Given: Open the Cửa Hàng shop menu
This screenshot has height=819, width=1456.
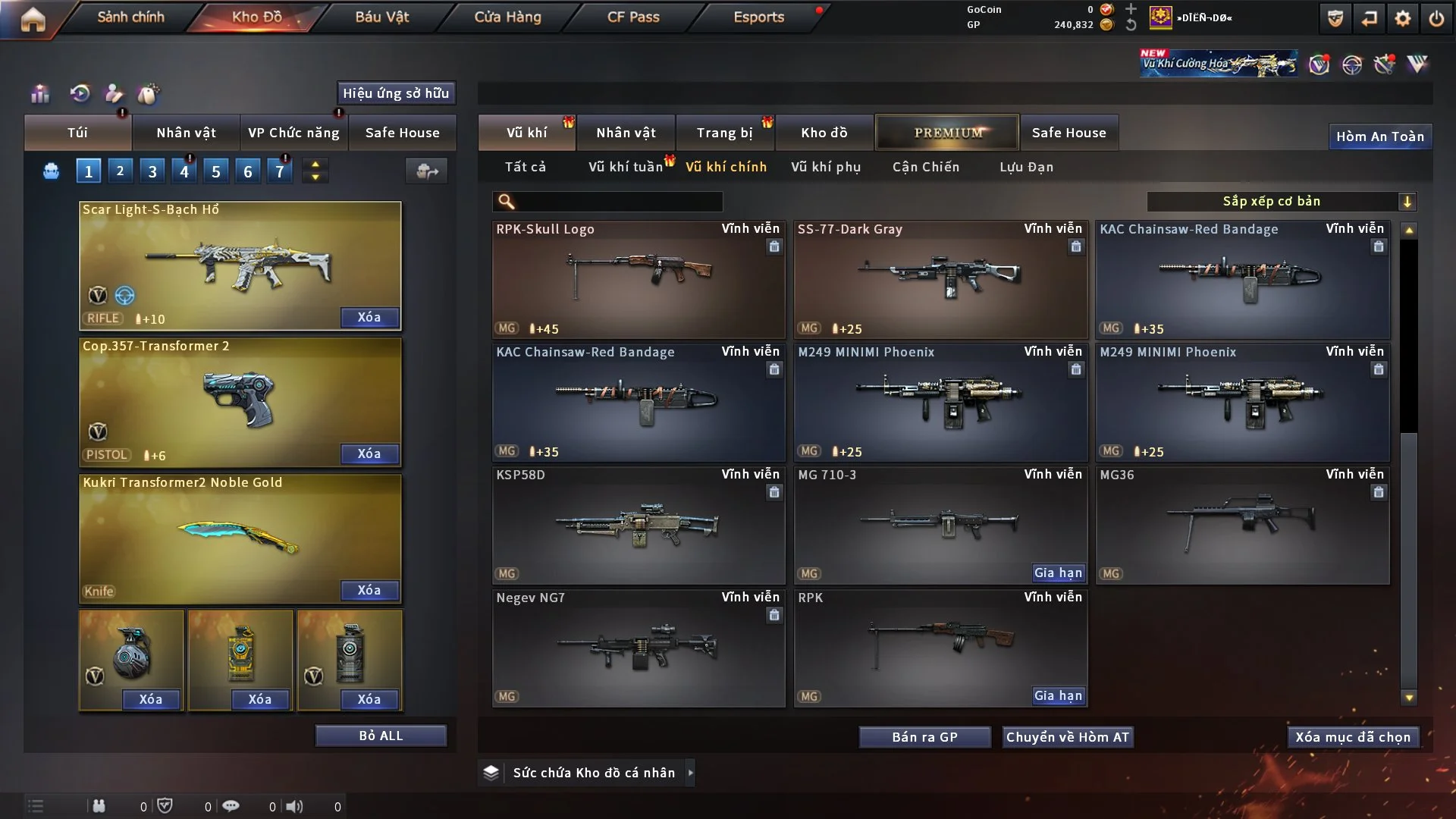Looking at the screenshot, I should 507,17.
